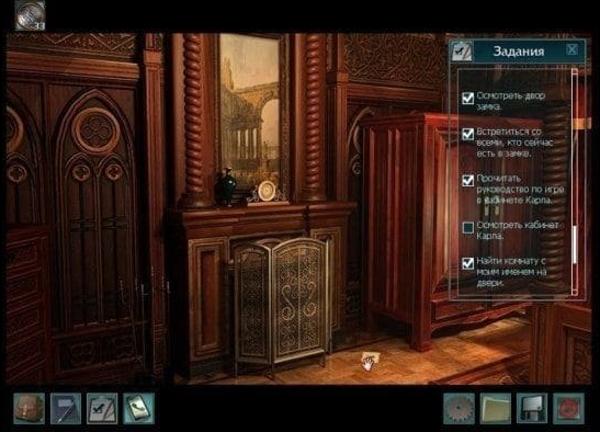
Task: Check the "Осмотреть кабинет Карла" task box
Action: click(x=468, y=228)
